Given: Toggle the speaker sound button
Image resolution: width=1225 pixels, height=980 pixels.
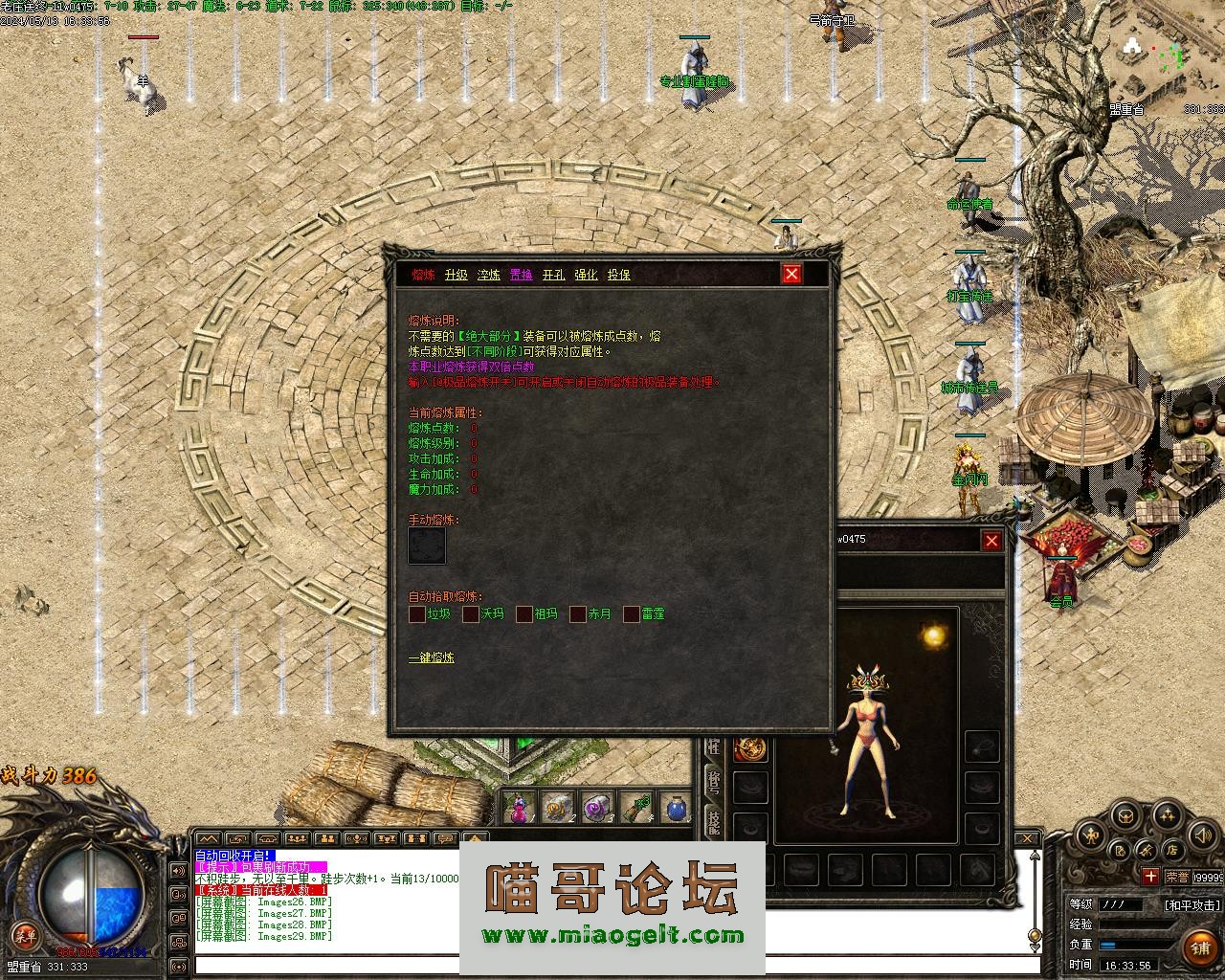Looking at the screenshot, I should (1203, 835).
